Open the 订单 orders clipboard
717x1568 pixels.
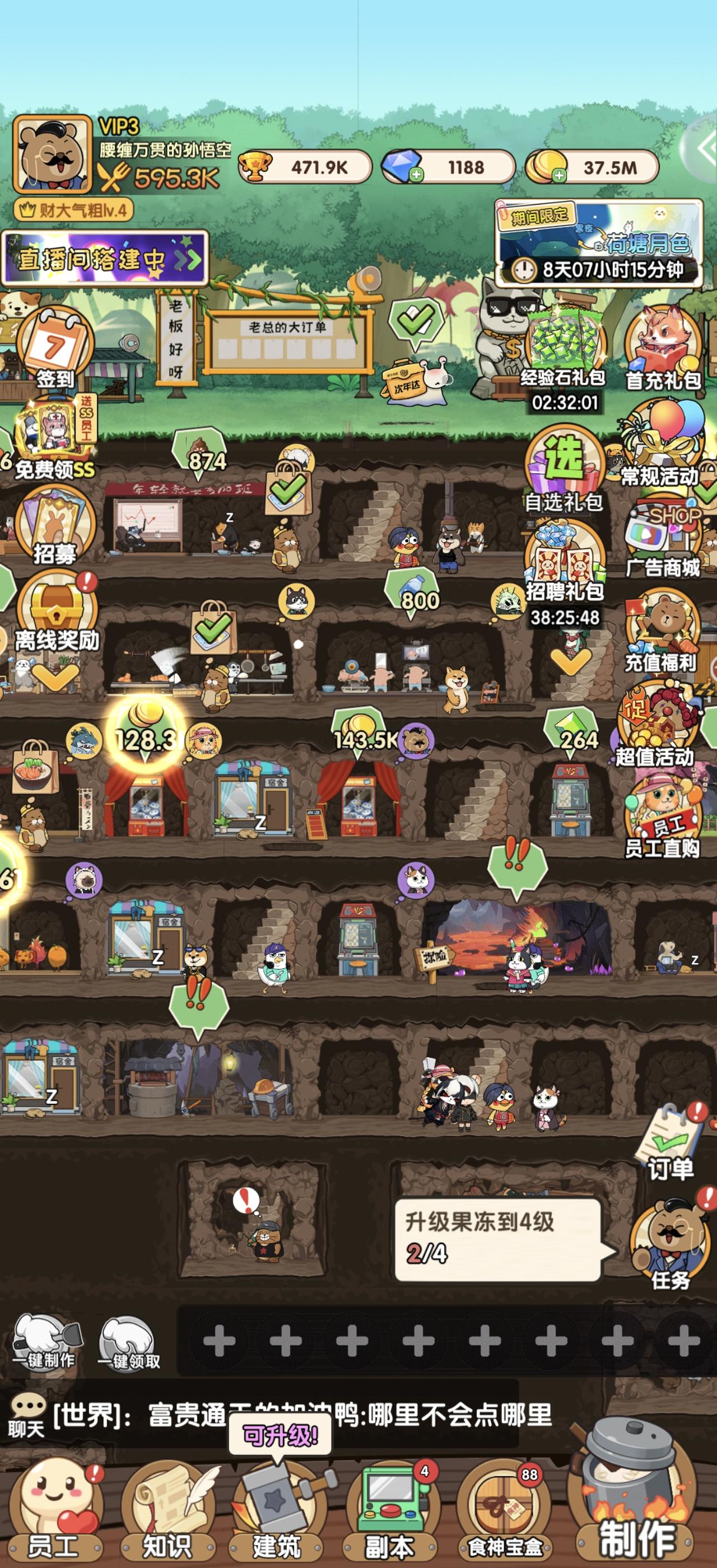point(668,1138)
